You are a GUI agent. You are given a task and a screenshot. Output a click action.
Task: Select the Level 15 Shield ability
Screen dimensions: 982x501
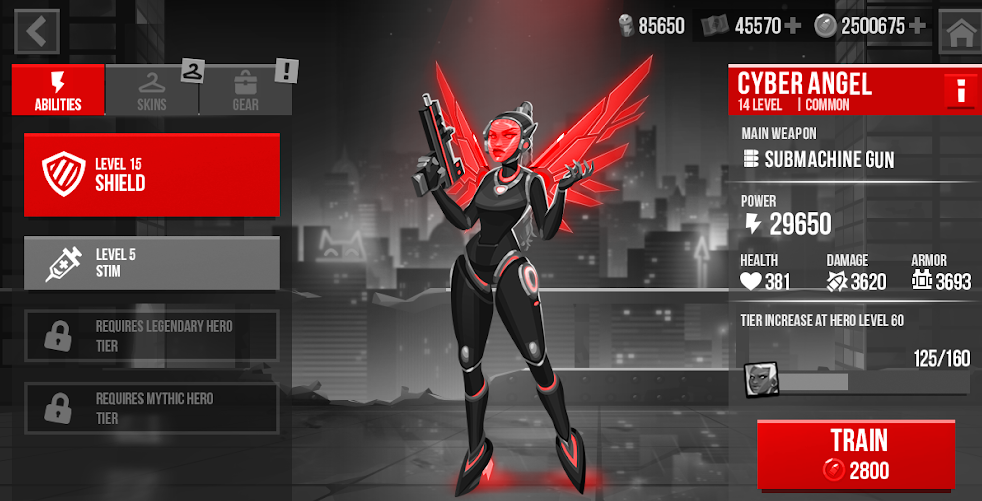152,174
